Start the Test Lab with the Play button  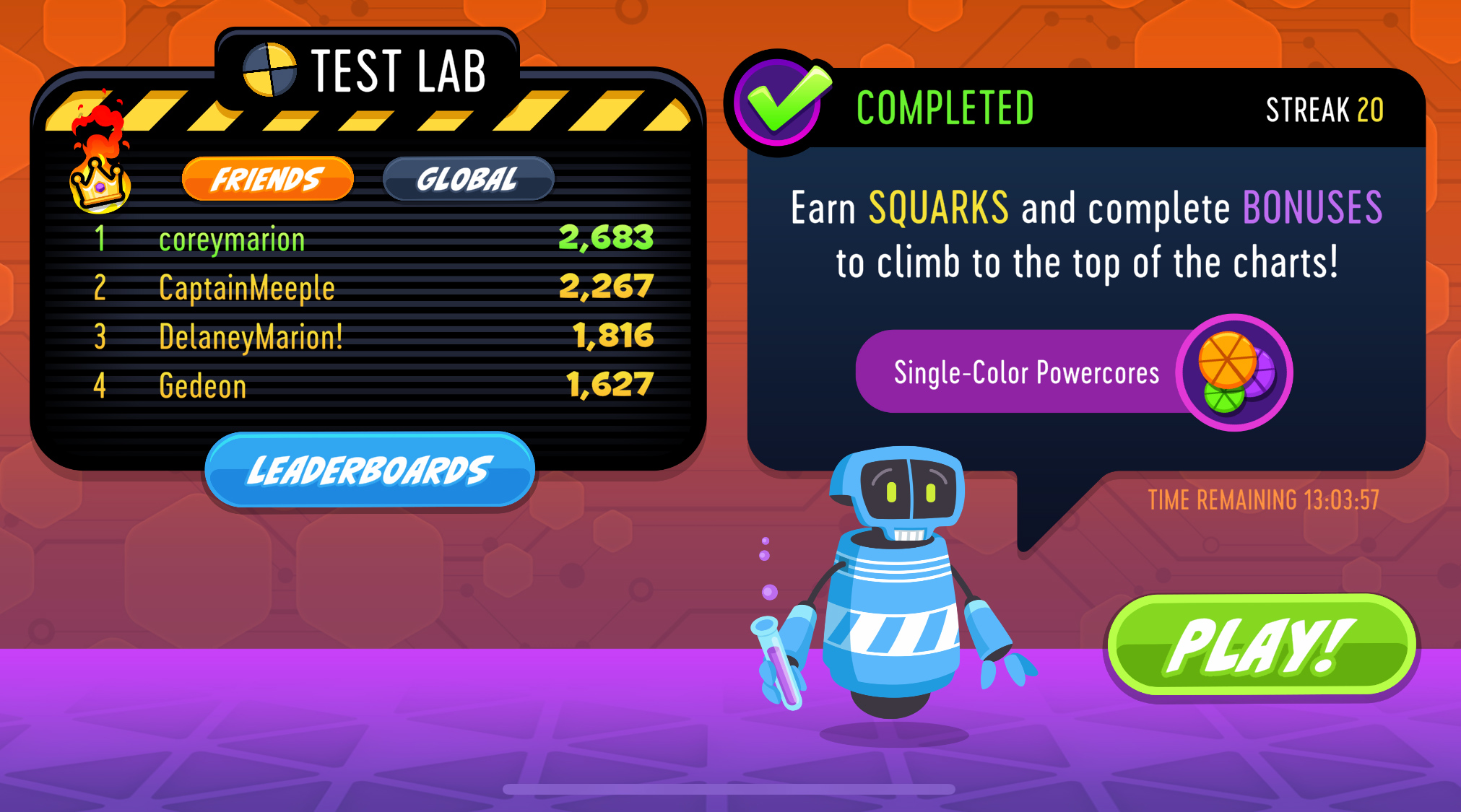(x=1260, y=645)
